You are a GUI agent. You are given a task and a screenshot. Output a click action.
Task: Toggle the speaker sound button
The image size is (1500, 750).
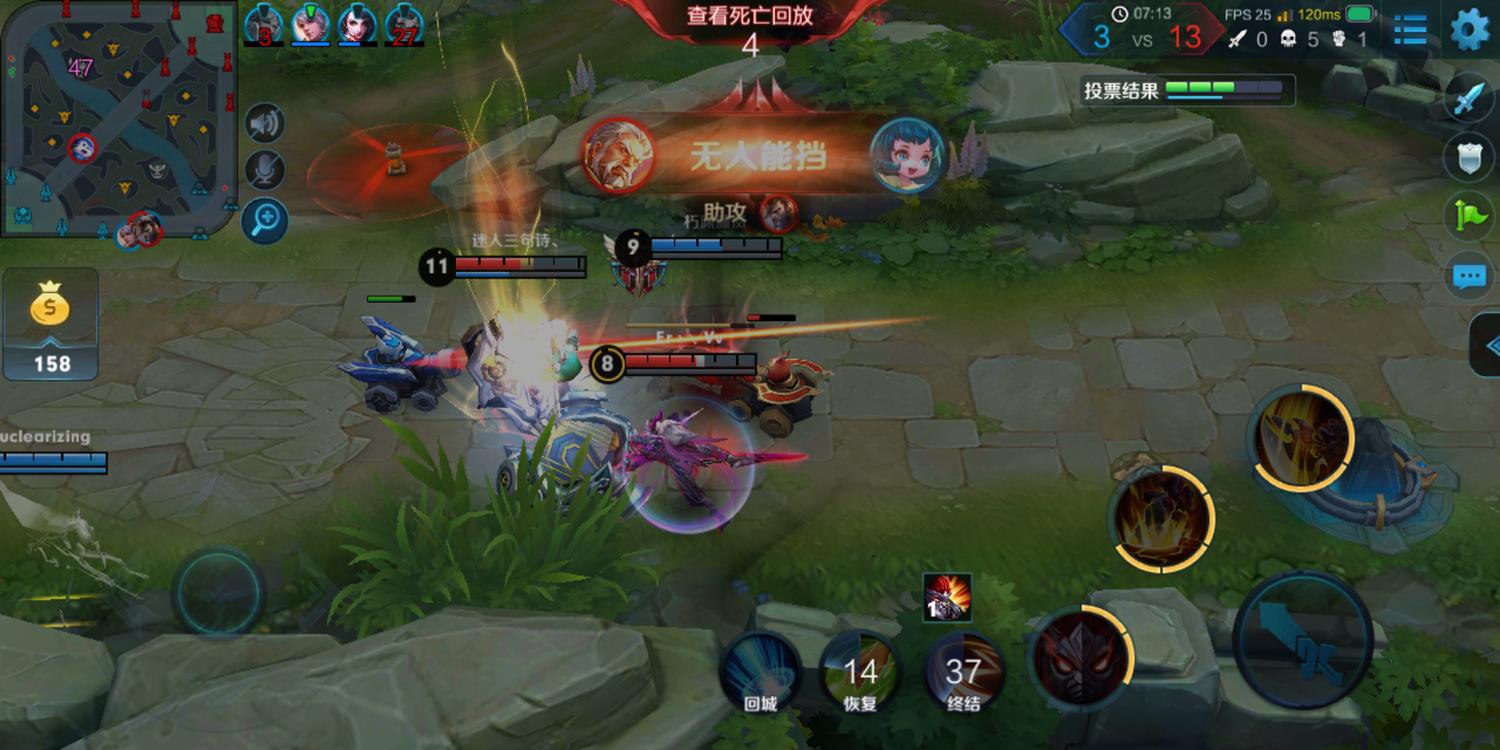tap(265, 124)
